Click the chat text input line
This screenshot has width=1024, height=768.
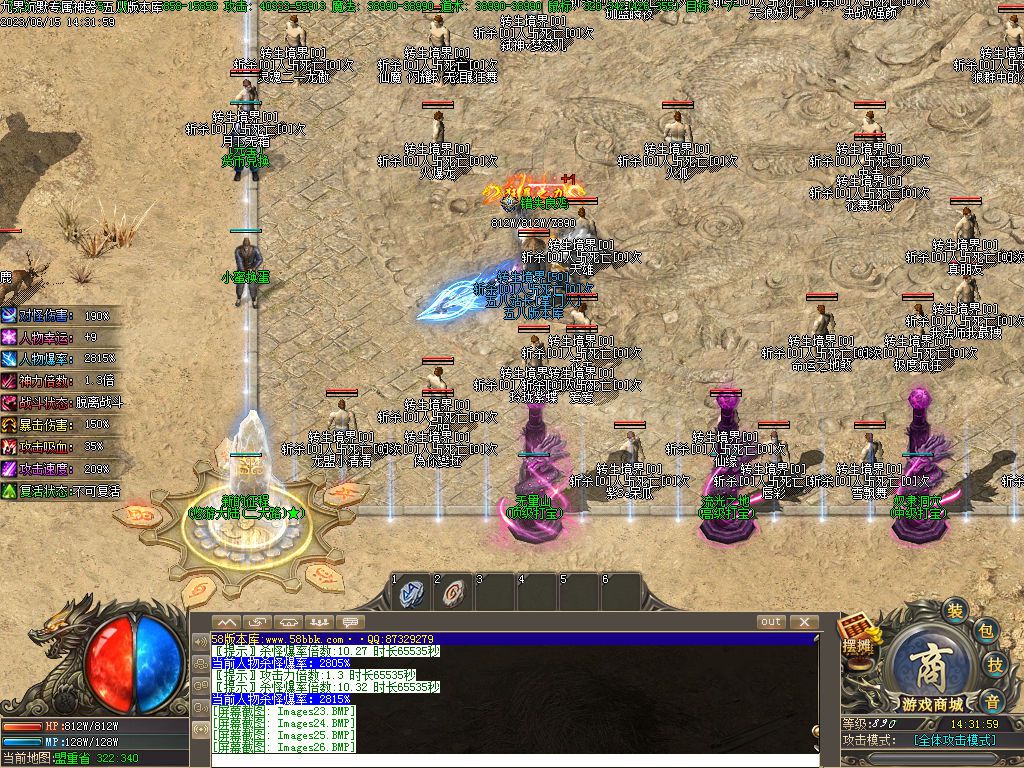tap(500, 760)
